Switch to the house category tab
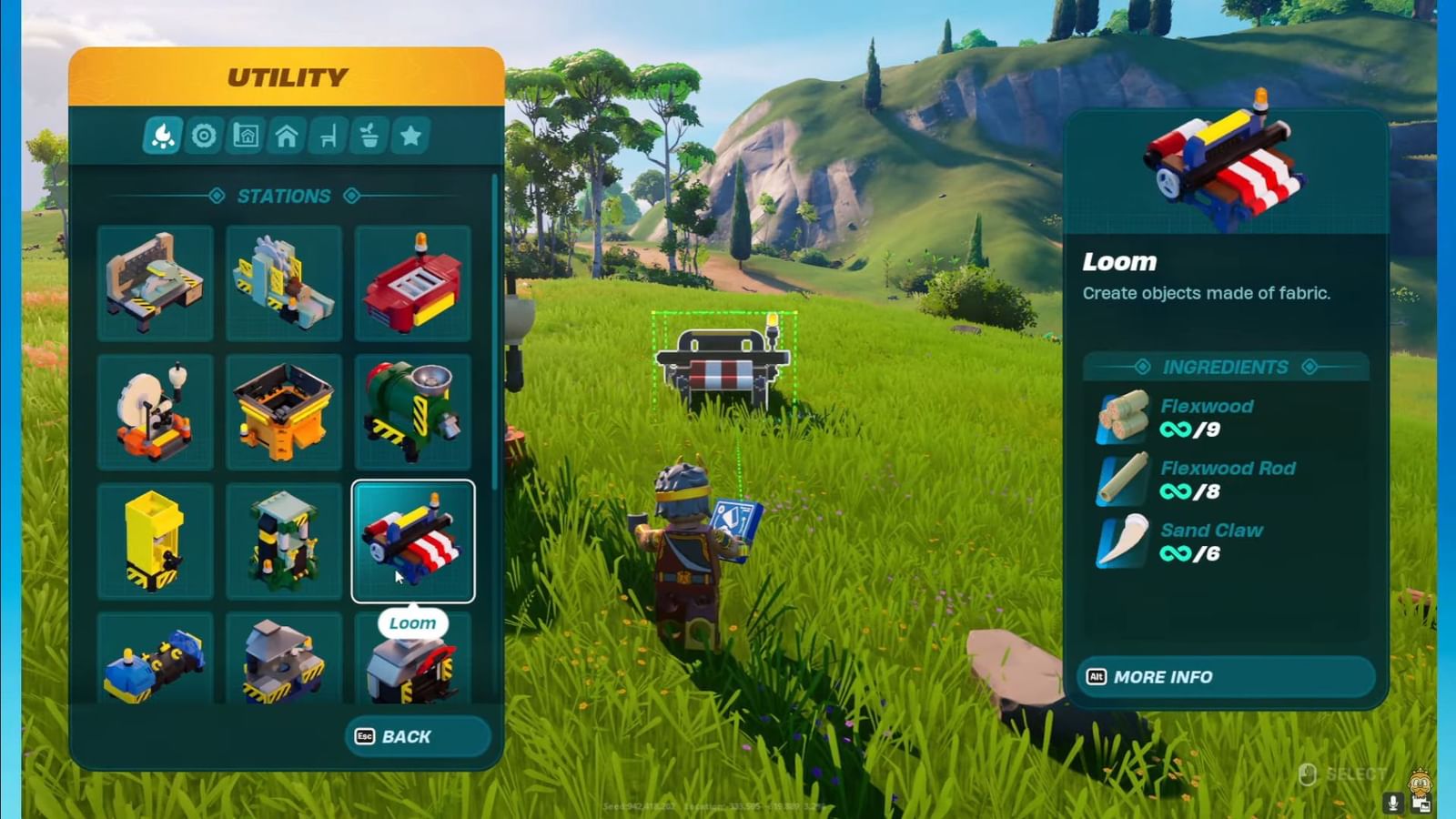1456x819 pixels. click(286, 136)
